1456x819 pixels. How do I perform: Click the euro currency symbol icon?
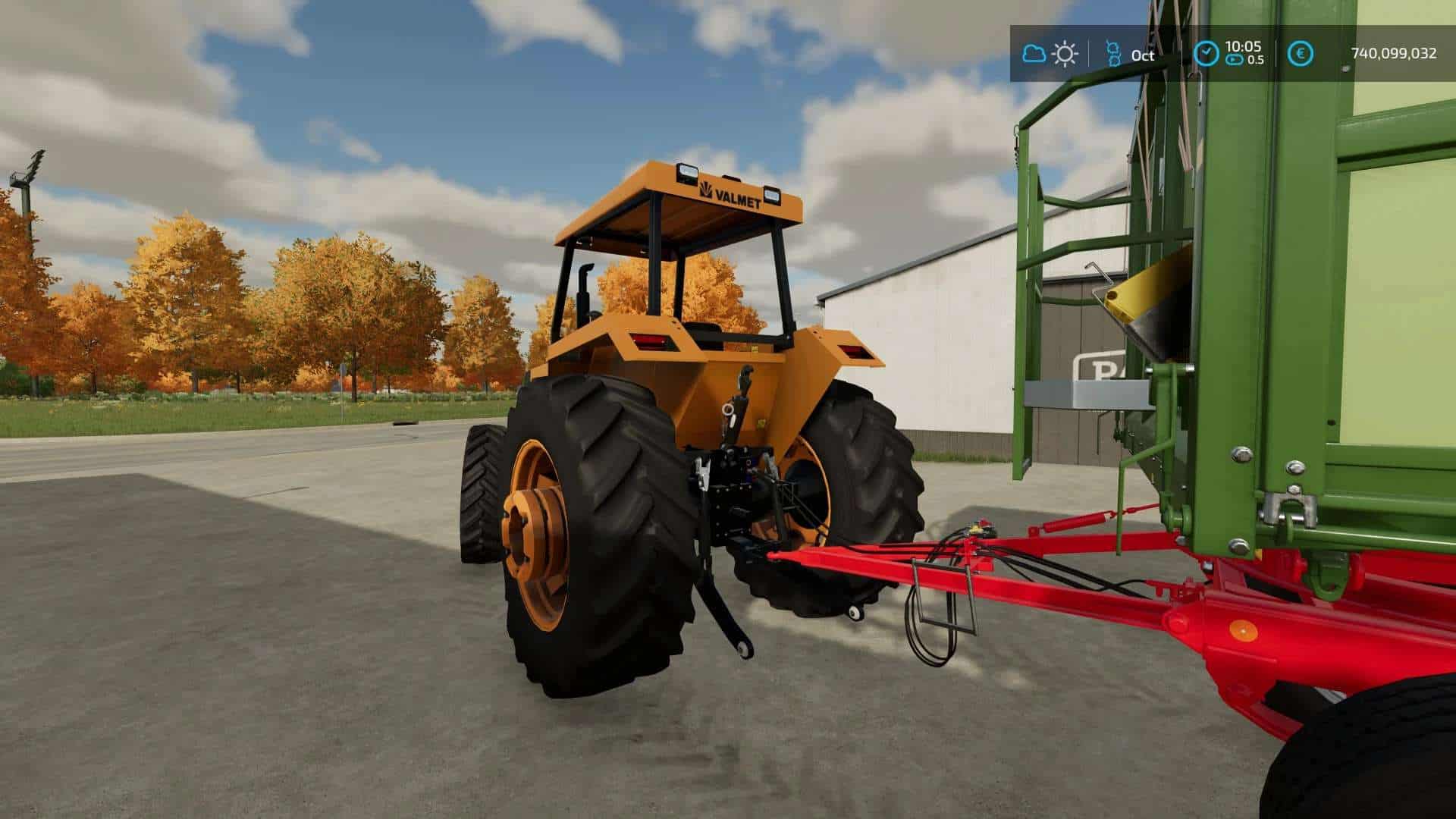[x=1300, y=53]
